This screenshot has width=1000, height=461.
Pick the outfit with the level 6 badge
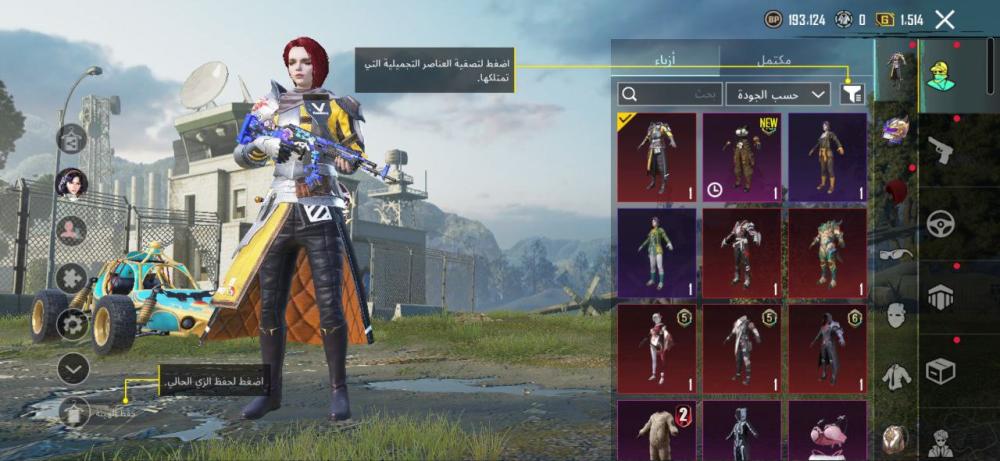(x=827, y=347)
